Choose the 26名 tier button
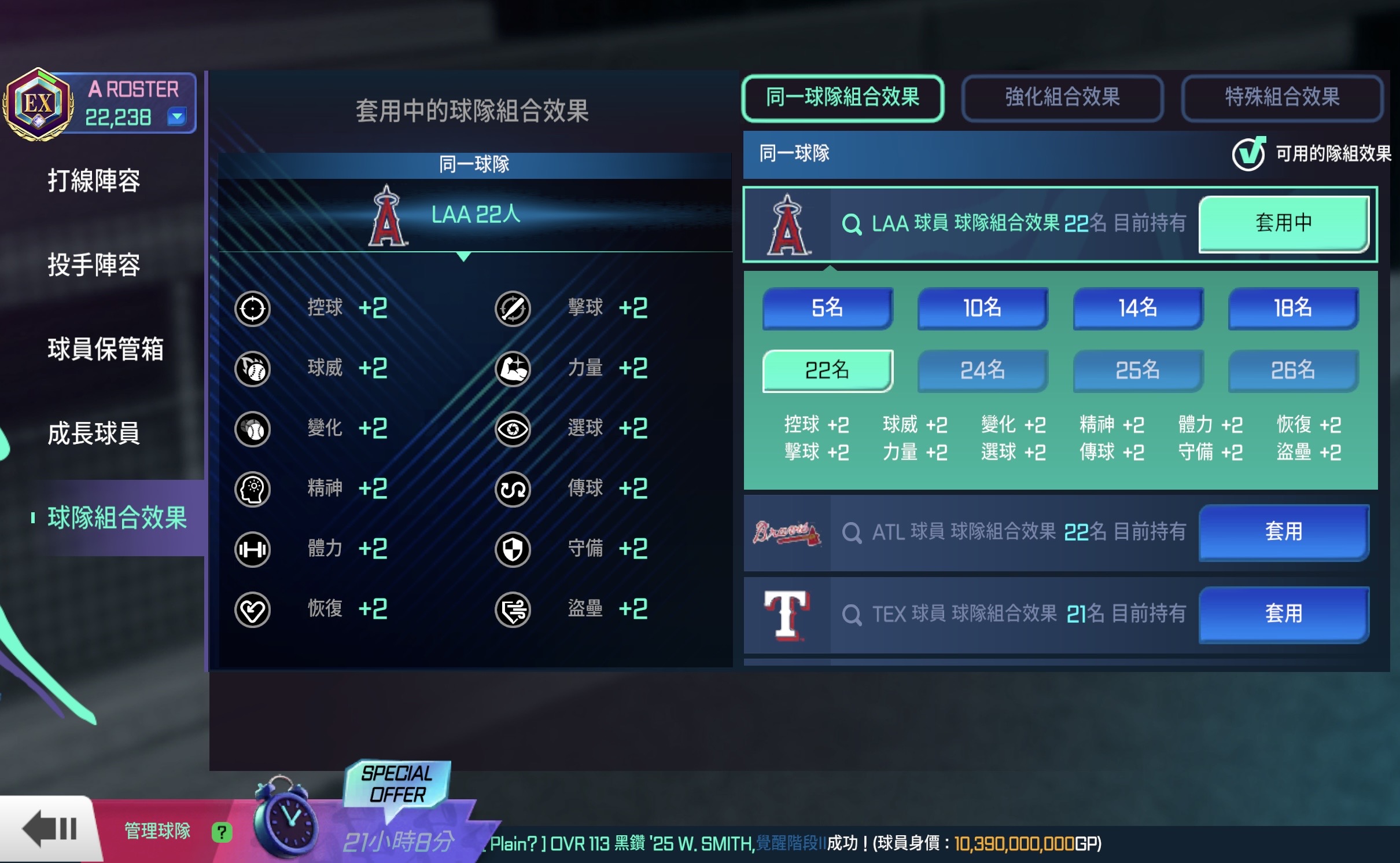 click(x=1292, y=370)
